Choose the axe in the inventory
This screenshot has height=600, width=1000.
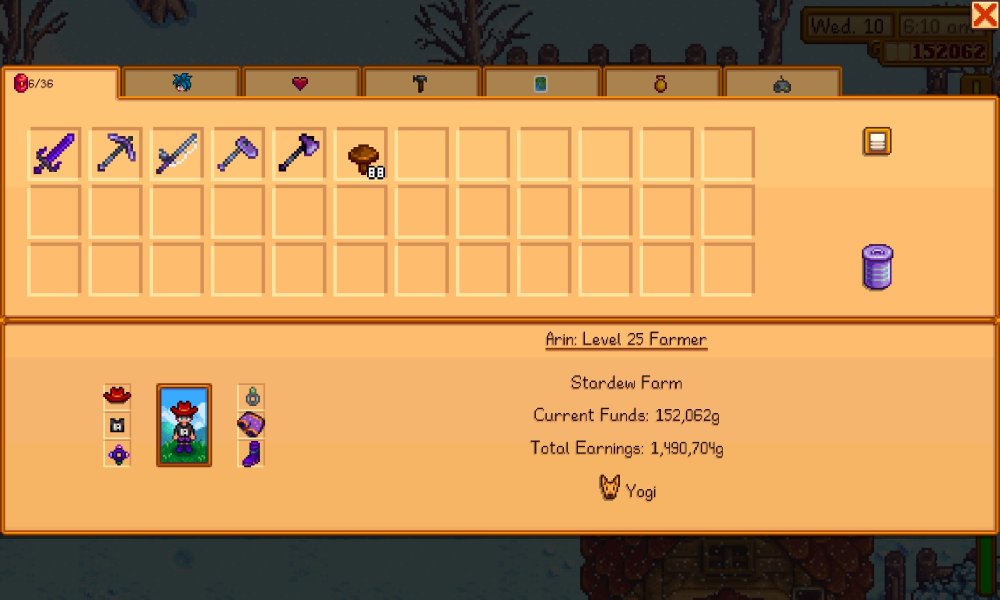(x=298, y=154)
